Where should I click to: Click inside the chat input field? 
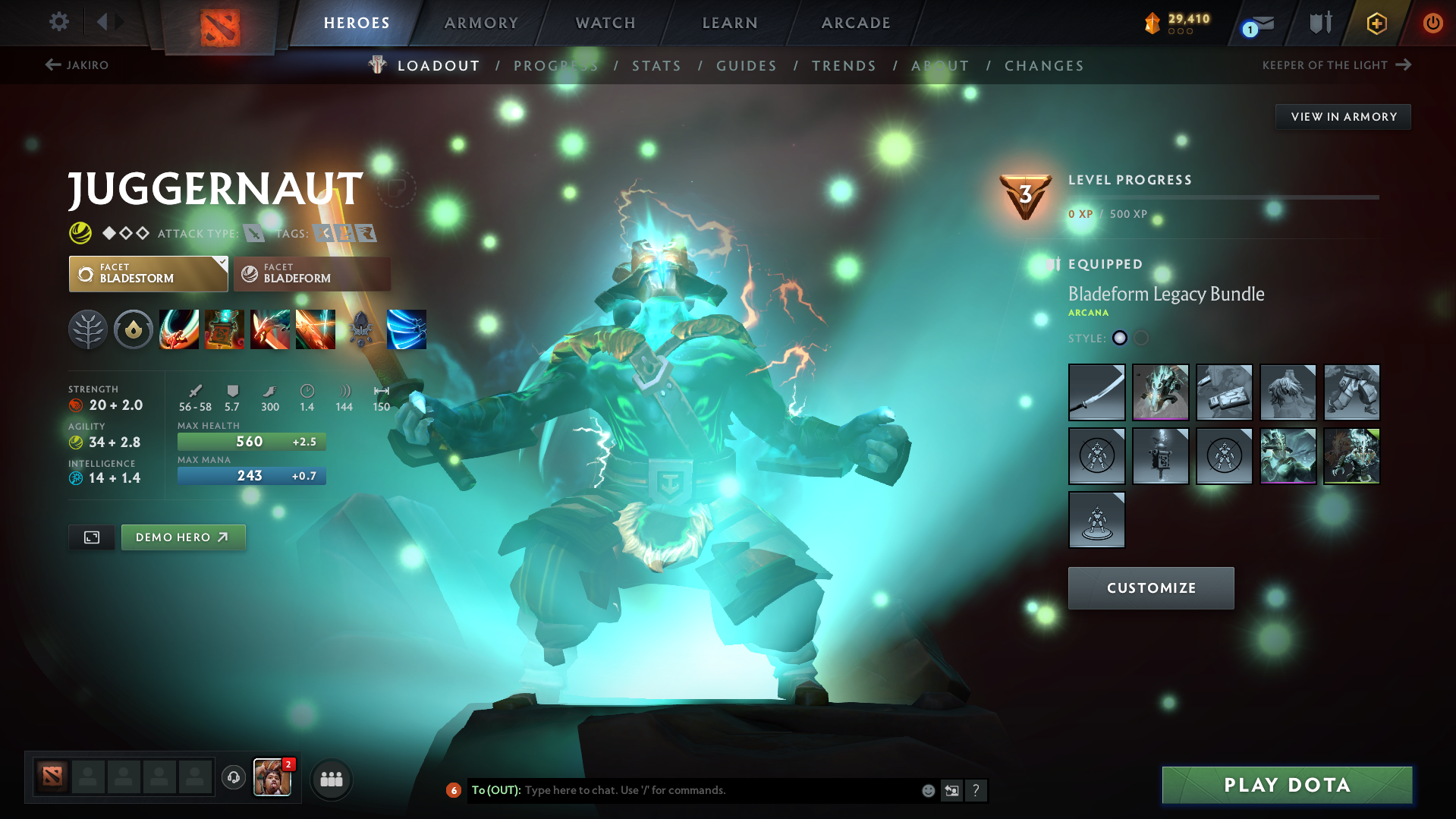point(683,790)
